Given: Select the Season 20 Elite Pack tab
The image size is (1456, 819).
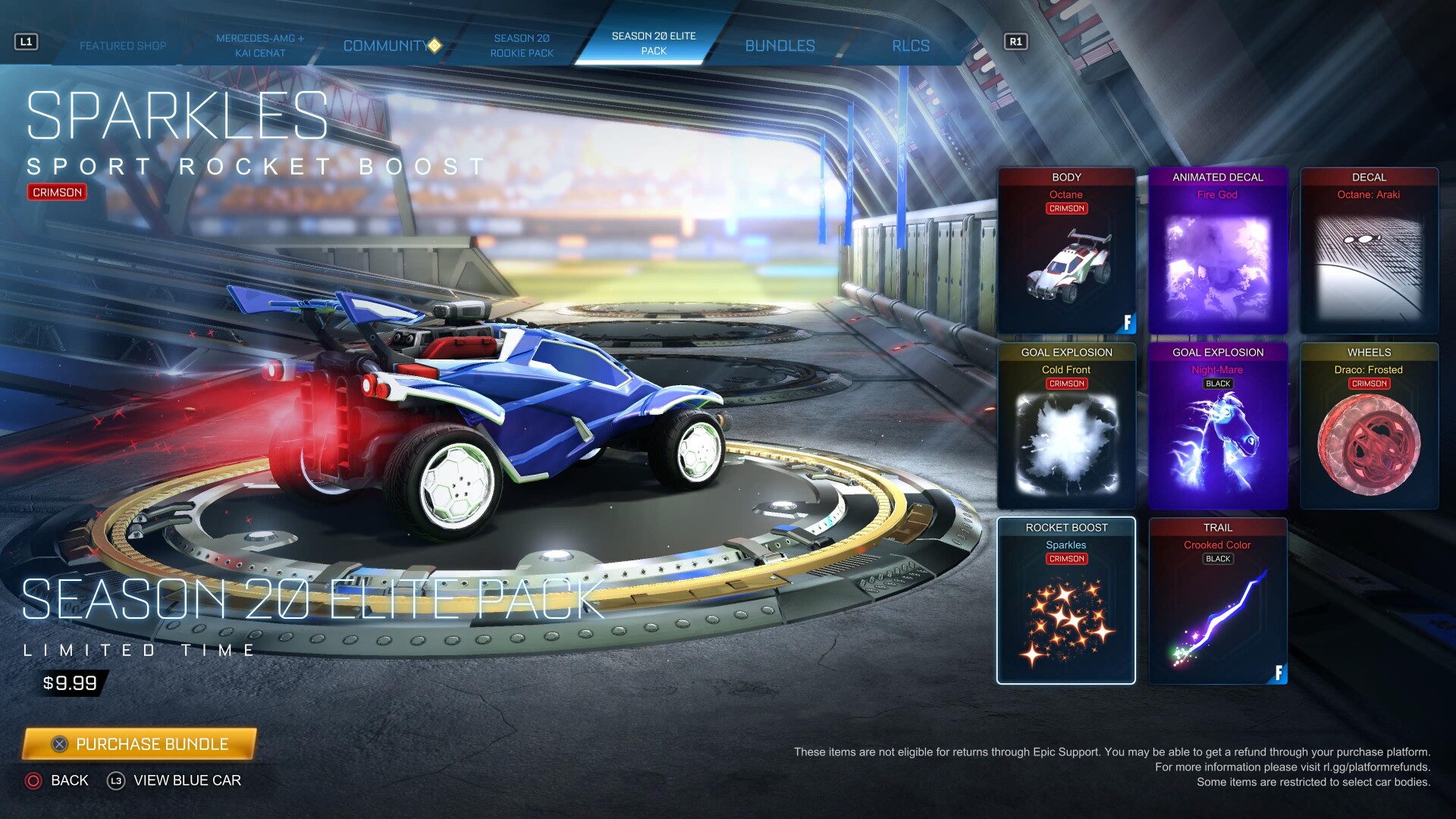Looking at the screenshot, I should 654,43.
